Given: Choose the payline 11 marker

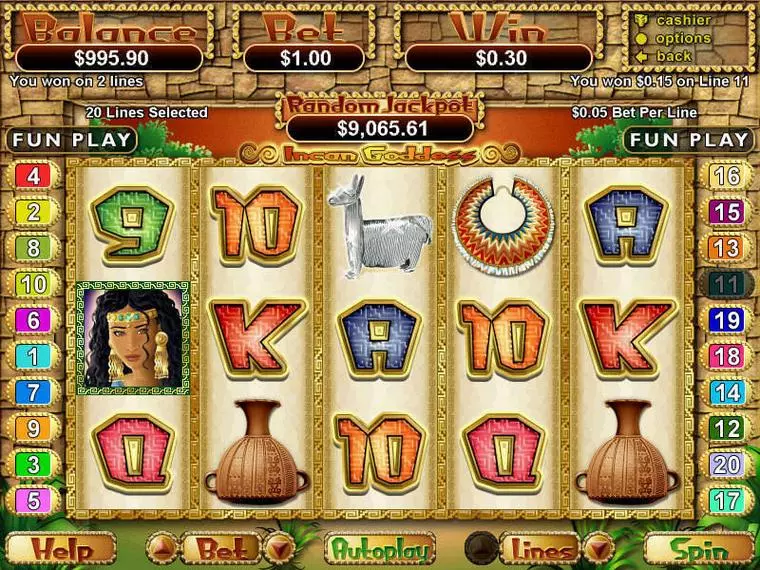Looking at the screenshot, I should click(x=727, y=284).
